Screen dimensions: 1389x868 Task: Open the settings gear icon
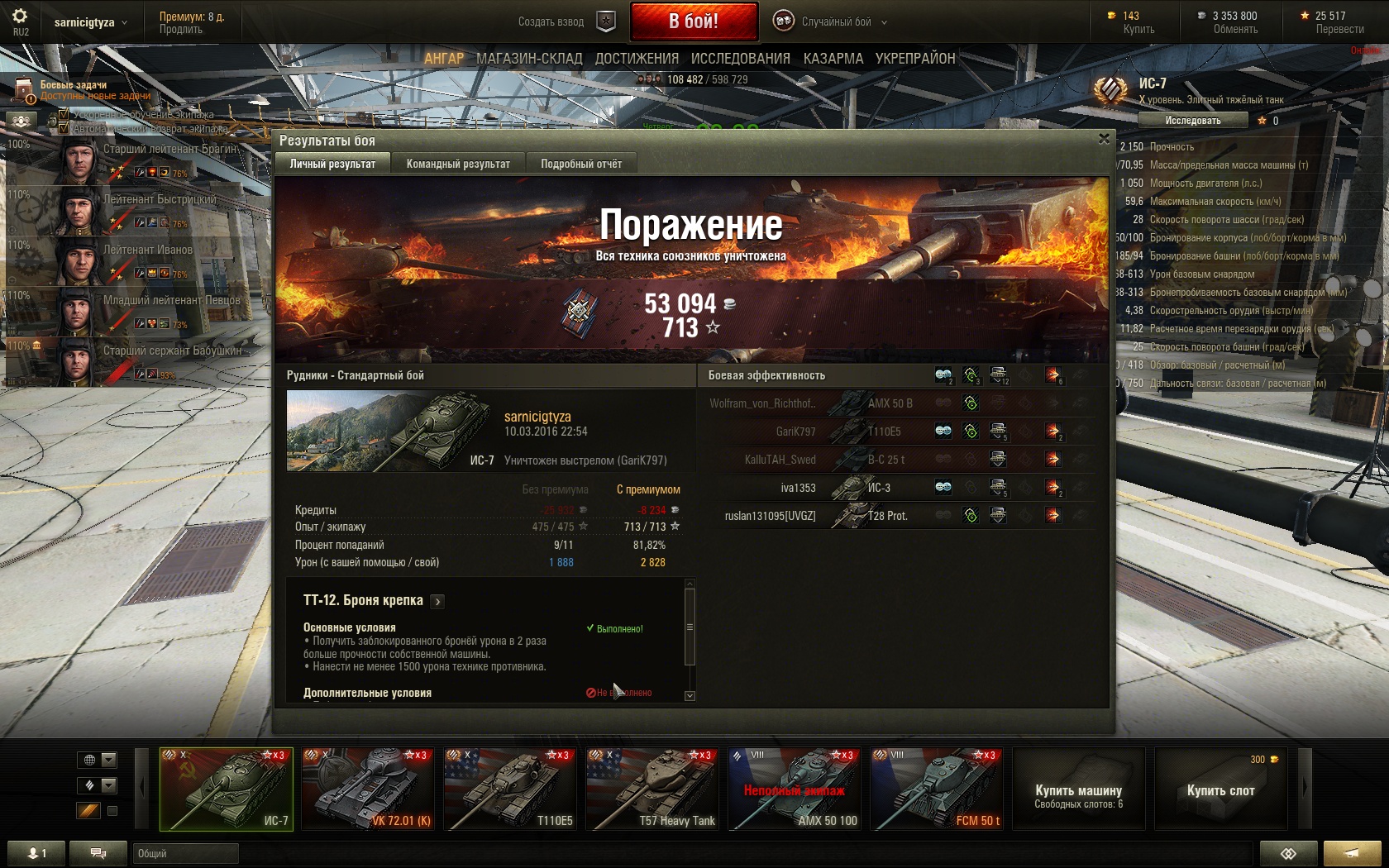tap(20, 17)
